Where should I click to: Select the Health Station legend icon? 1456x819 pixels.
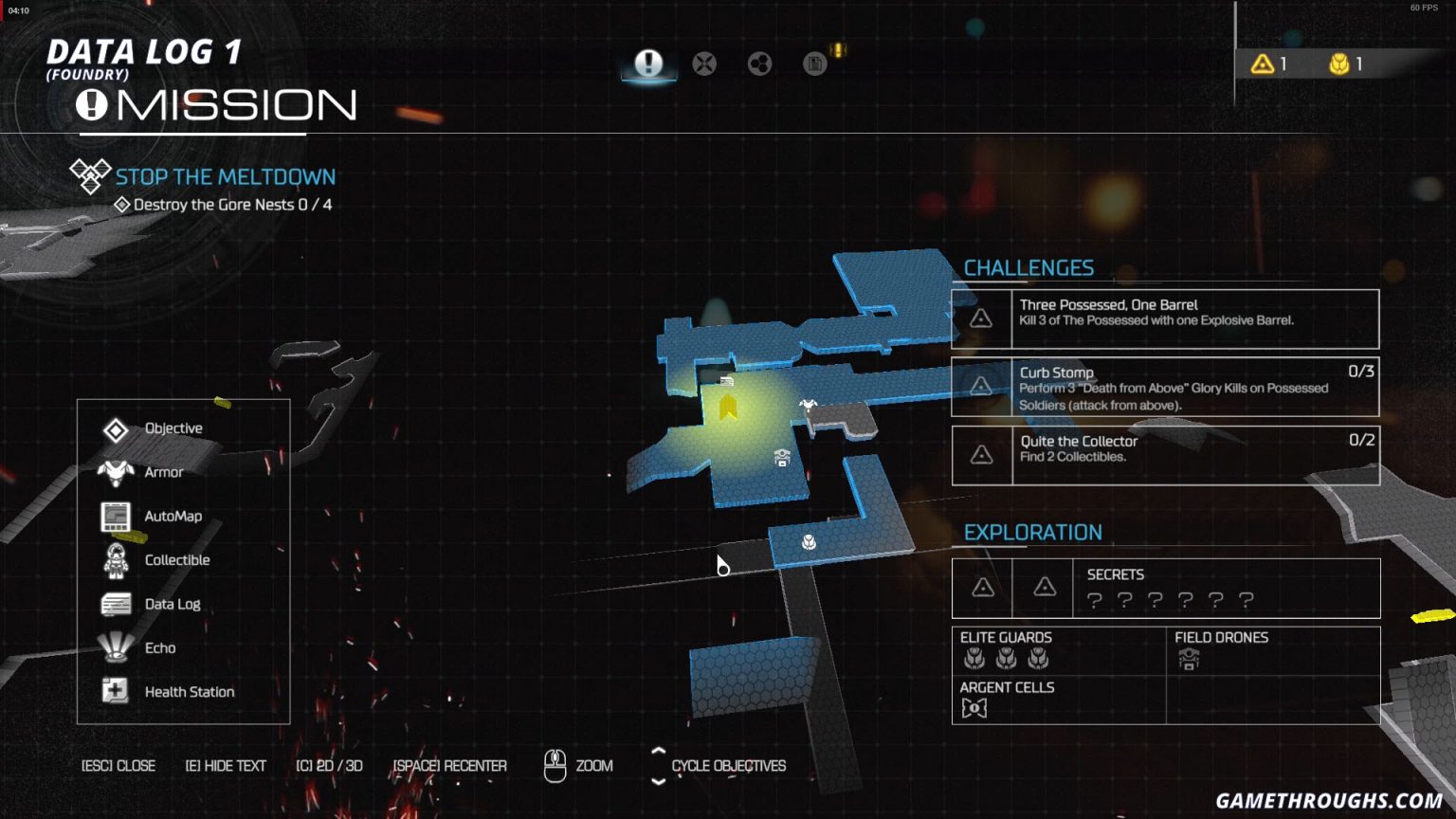(x=116, y=691)
